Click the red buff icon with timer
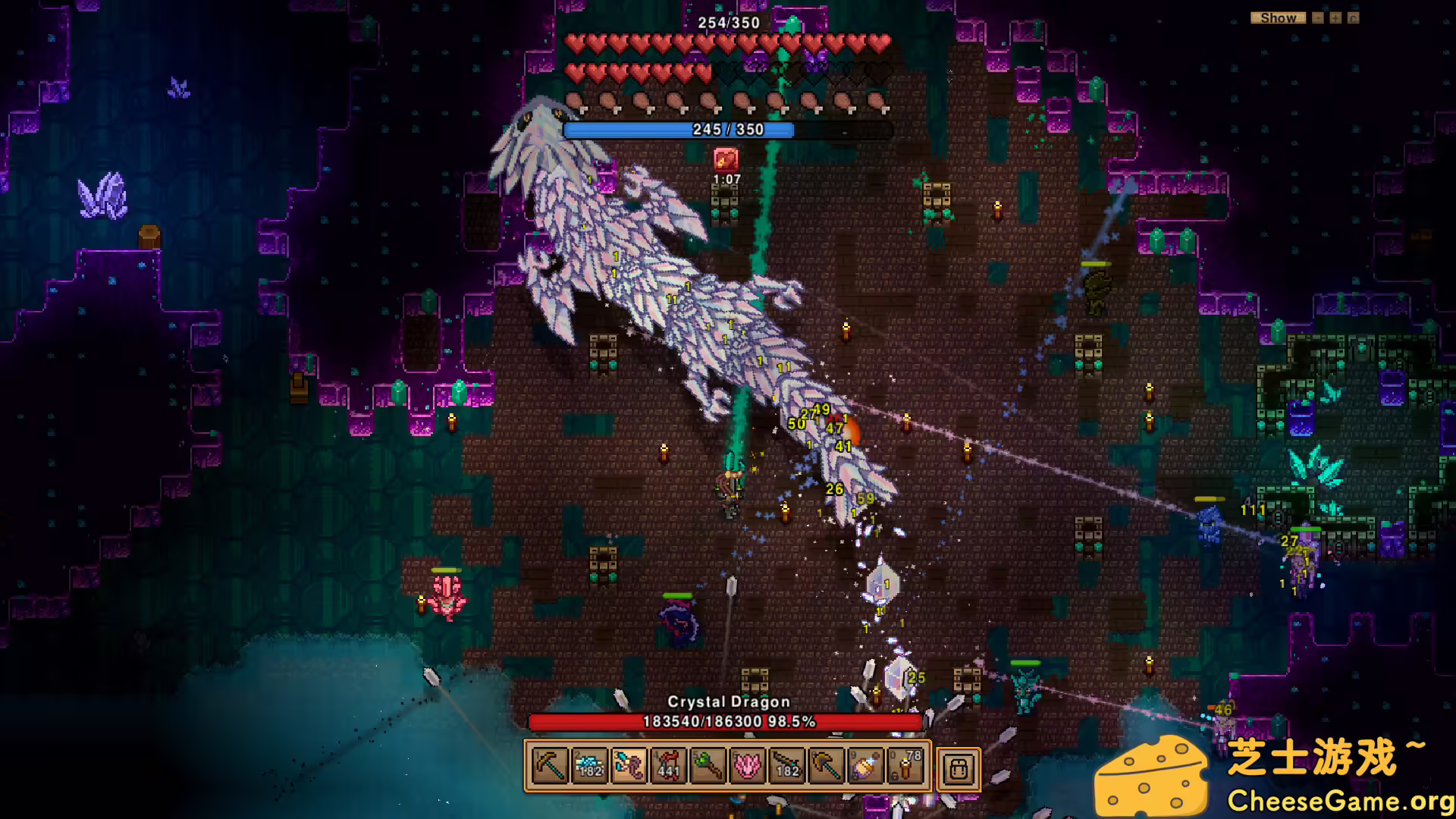The width and height of the screenshot is (1456, 819). (726, 159)
